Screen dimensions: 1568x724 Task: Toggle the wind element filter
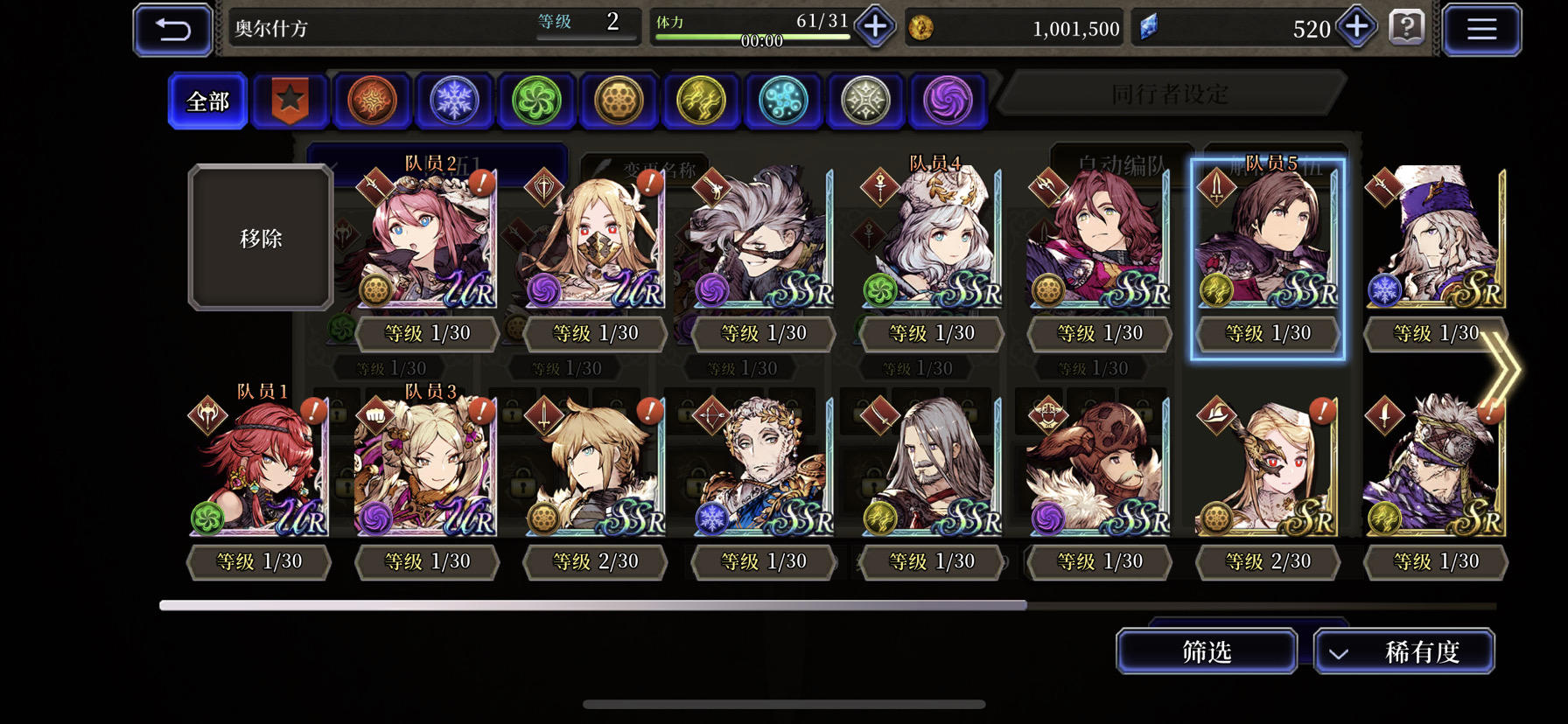coord(535,100)
